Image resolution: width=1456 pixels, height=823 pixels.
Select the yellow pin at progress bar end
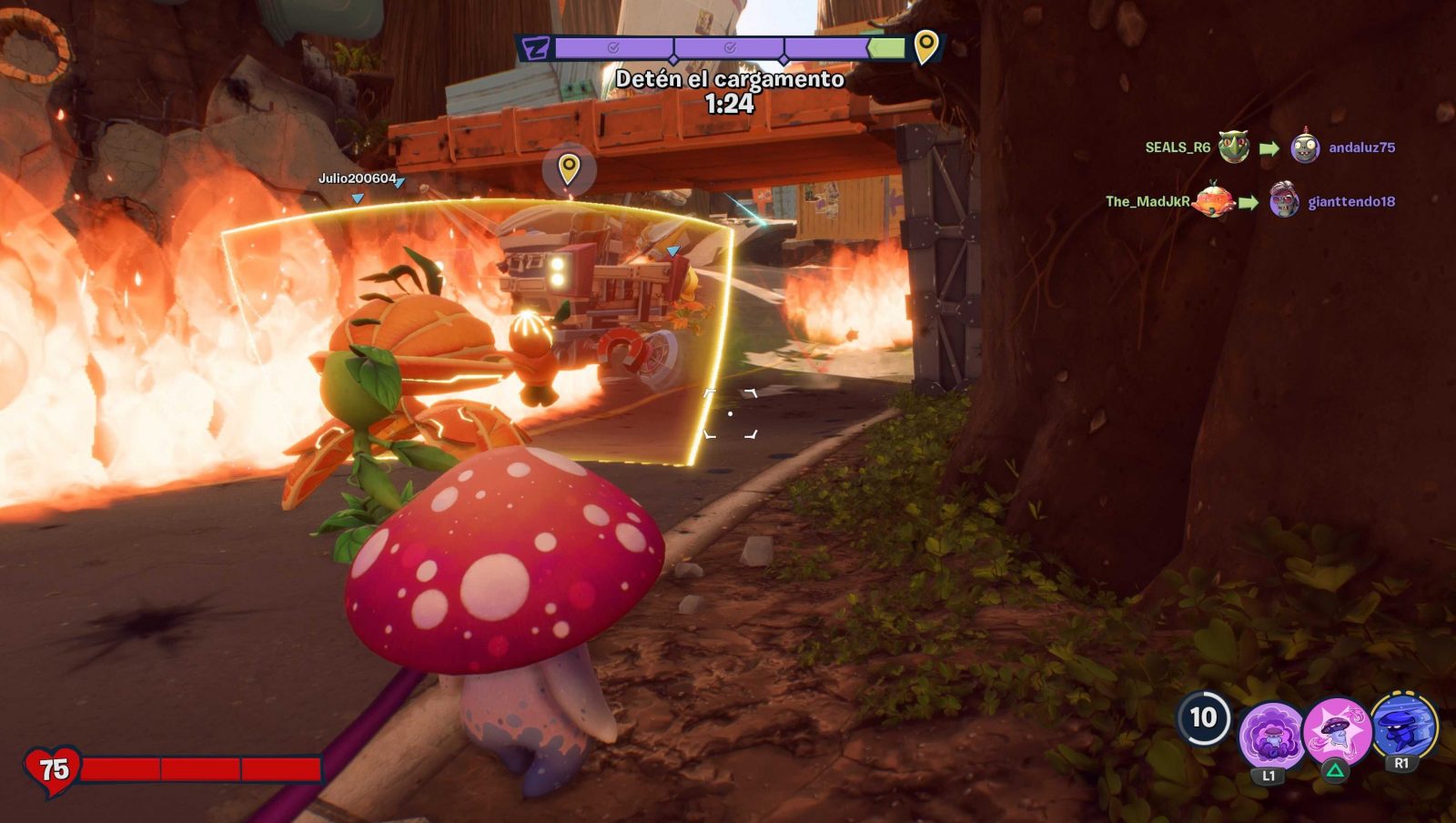(925, 45)
